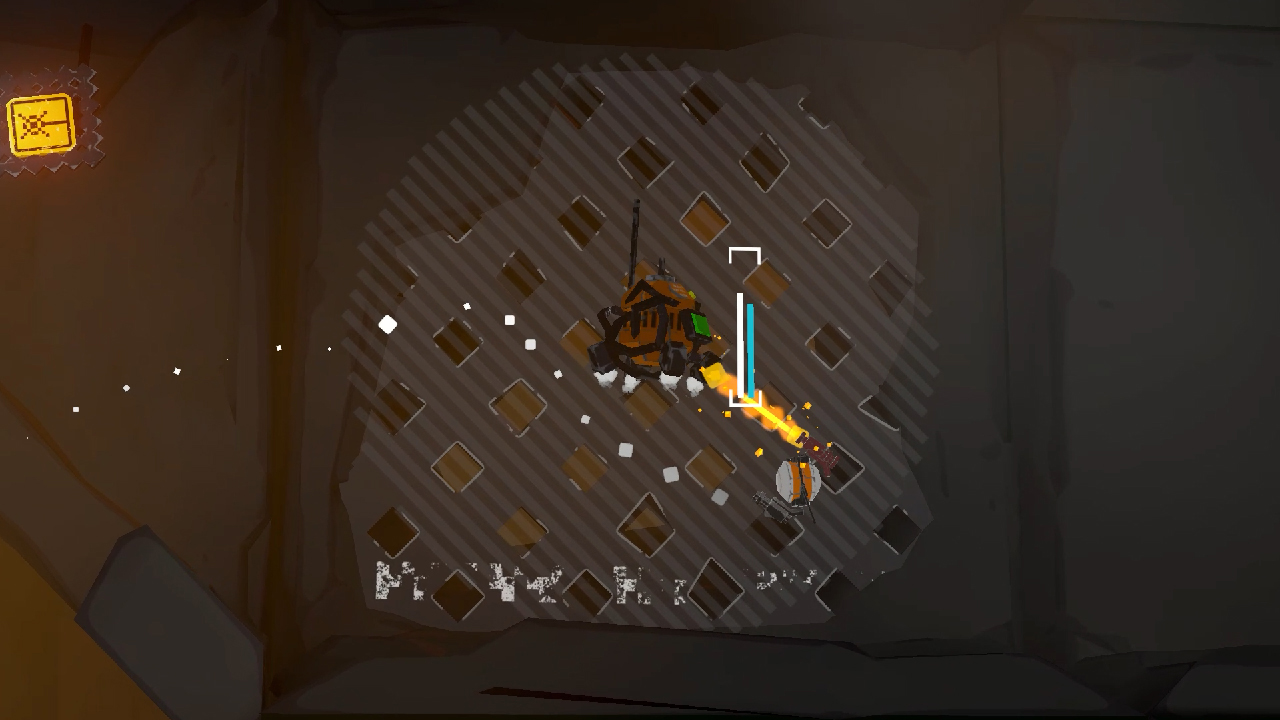Toggle the white targeting bracket
This screenshot has height=720, width=1280.
[745, 255]
